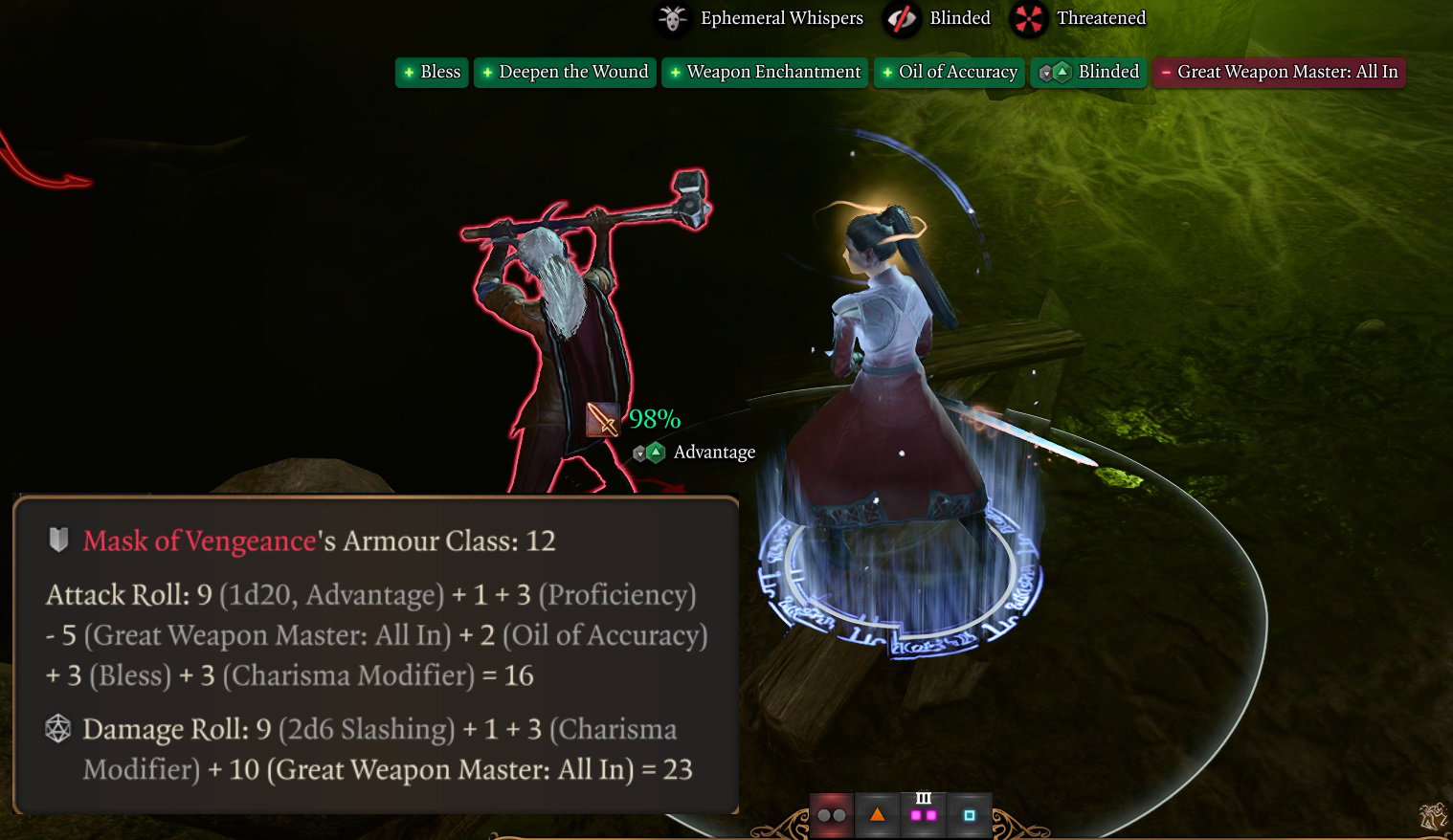Select the grey action points filter

coord(831,815)
